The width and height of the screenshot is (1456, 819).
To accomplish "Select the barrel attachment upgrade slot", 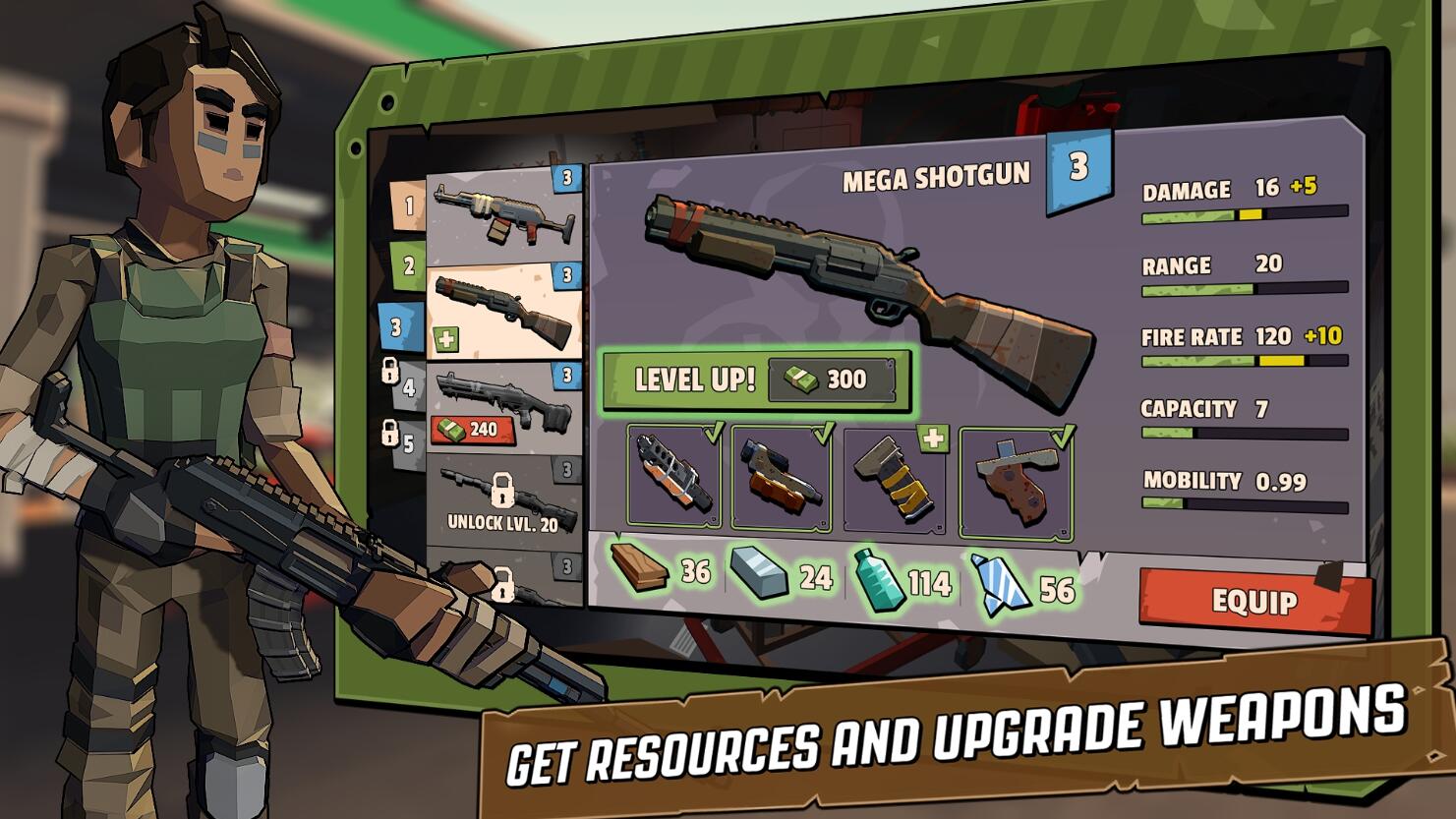I will click(x=673, y=478).
